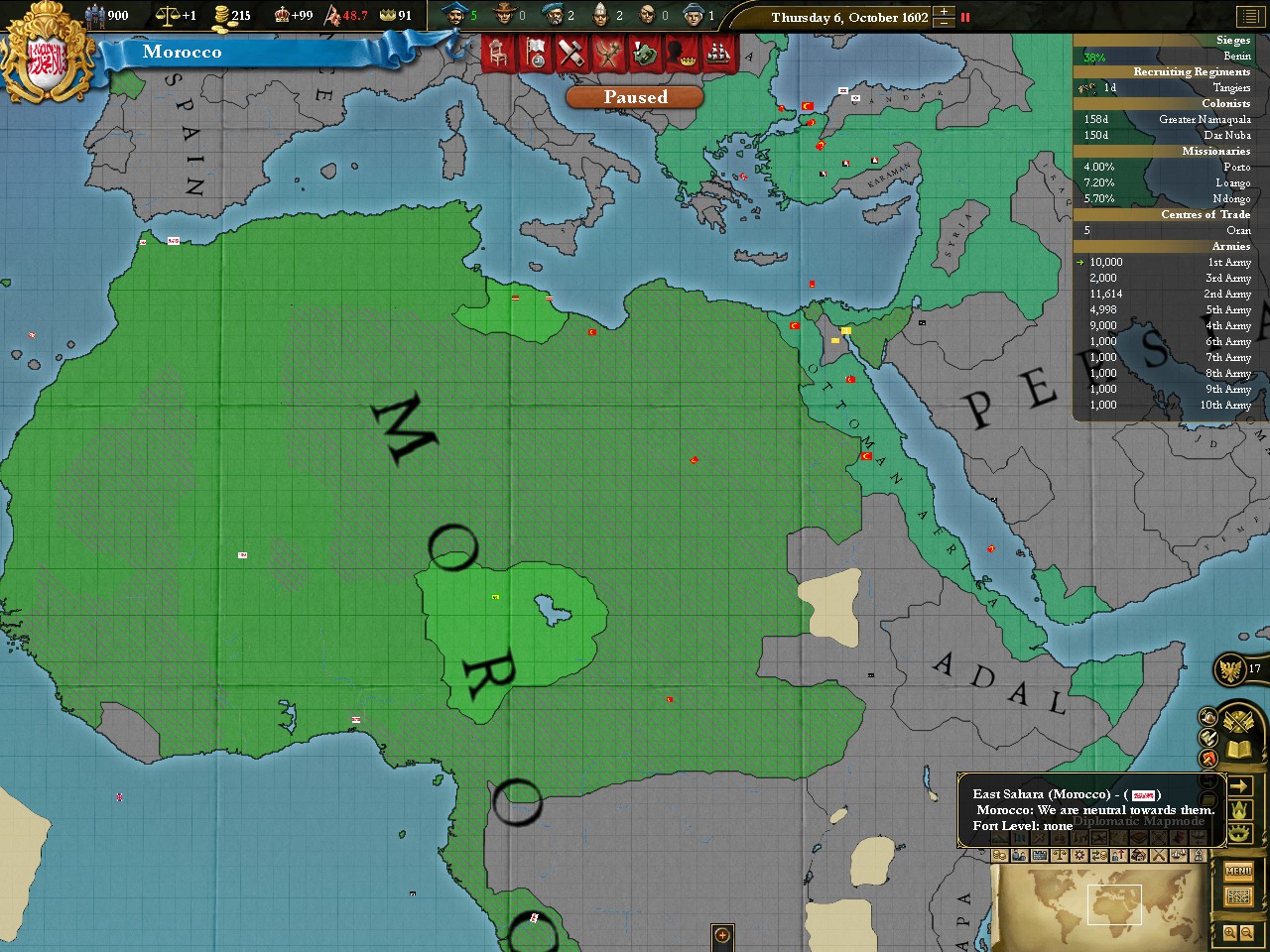Zoom out with the minus magnifier

pos(1246,932)
